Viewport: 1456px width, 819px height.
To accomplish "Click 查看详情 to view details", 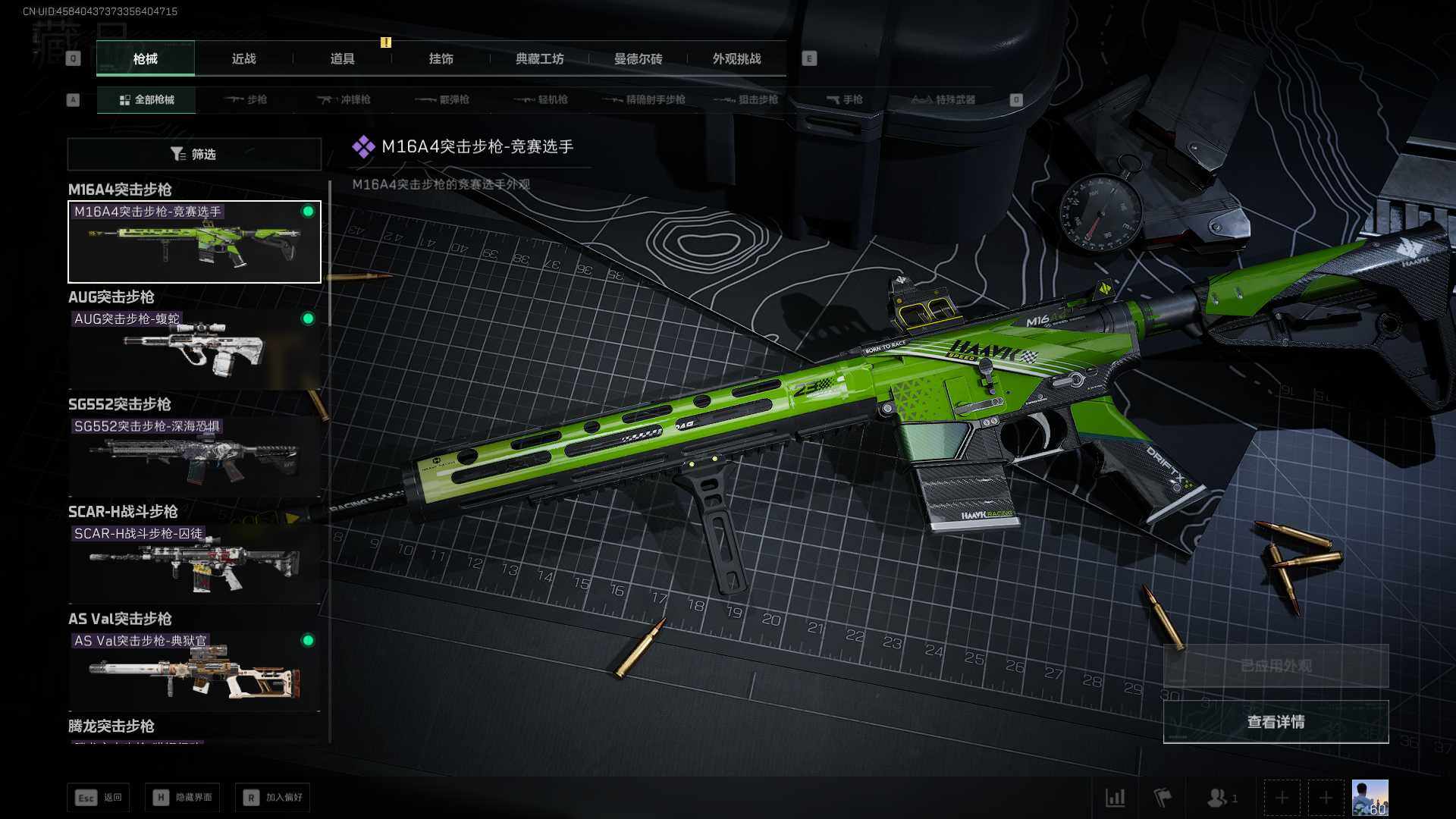I will [x=1276, y=722].
